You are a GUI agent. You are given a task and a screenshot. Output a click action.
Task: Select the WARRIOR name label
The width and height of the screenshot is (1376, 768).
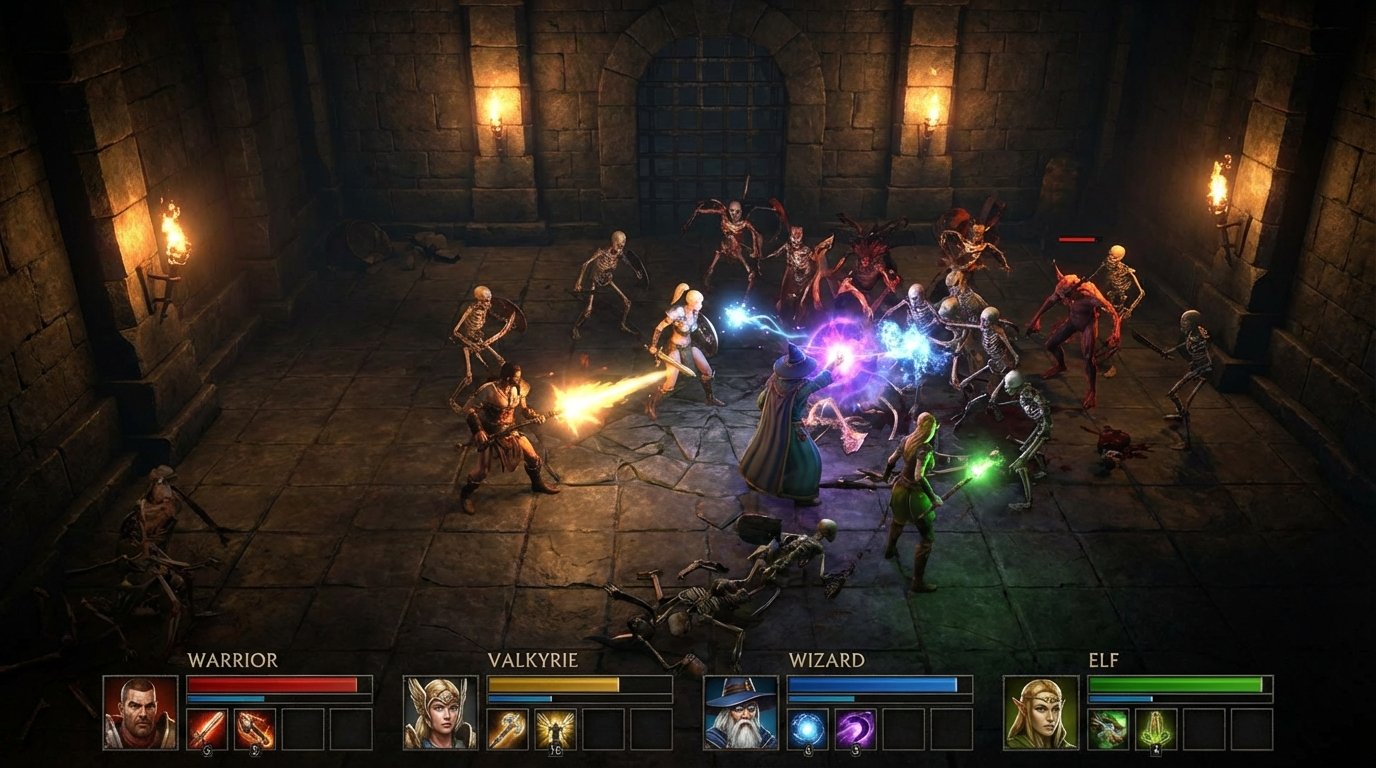(x=232, y=660)
